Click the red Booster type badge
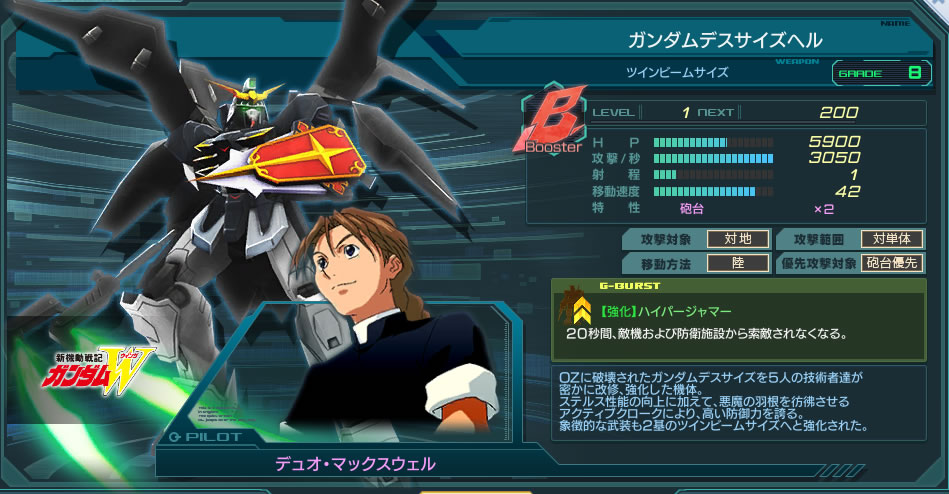 pos(553,125)
